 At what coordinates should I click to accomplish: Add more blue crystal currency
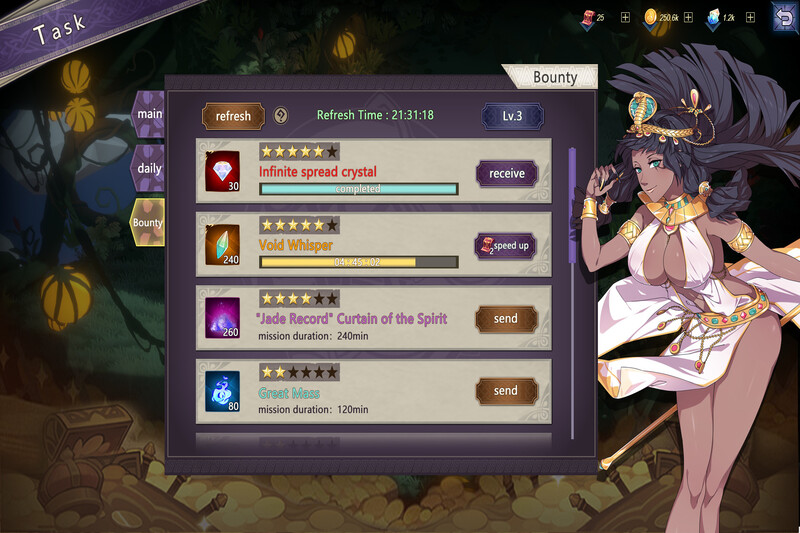pos(751,17)
